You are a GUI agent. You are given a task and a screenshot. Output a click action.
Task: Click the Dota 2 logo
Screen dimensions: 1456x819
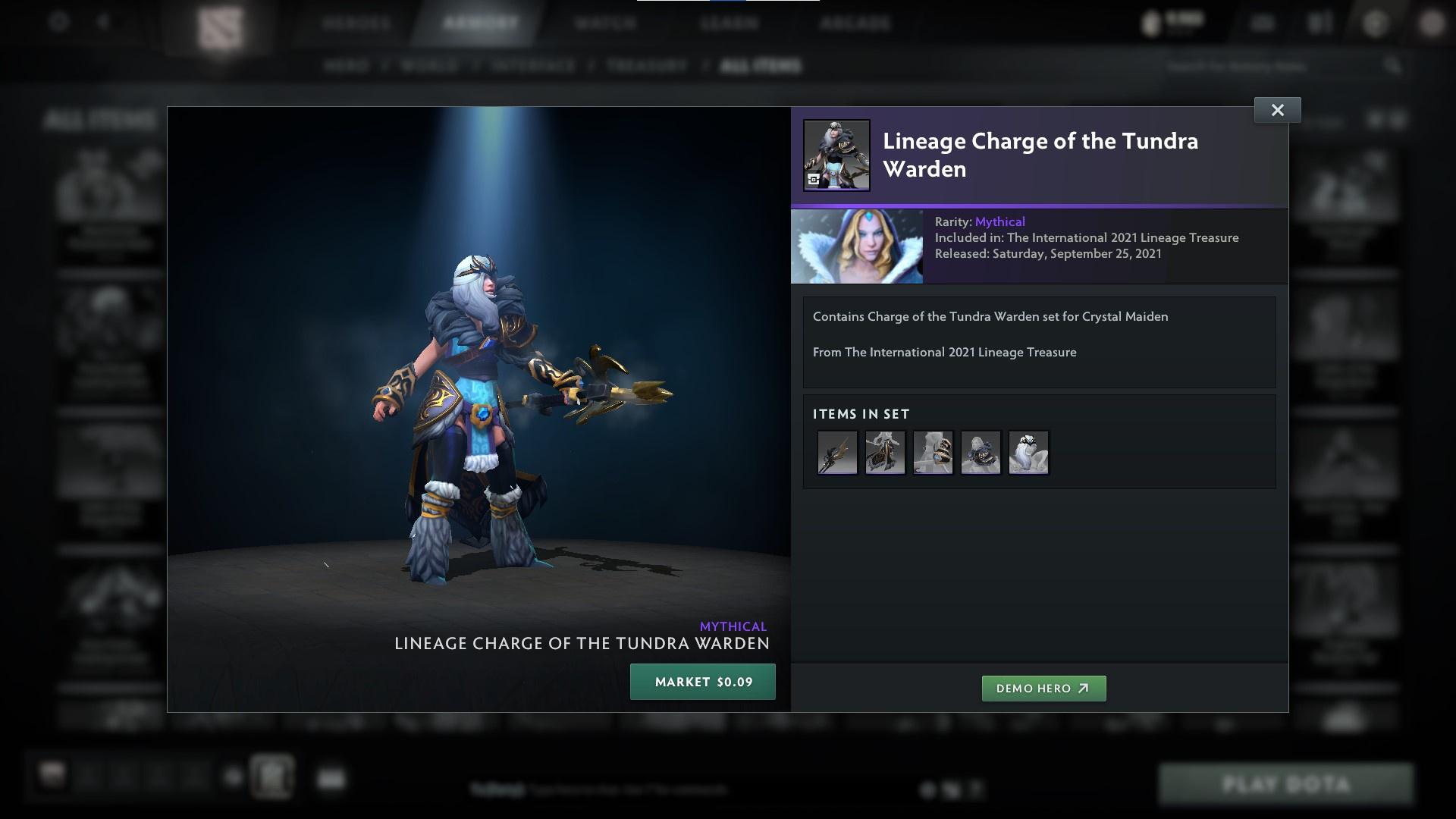220,23
